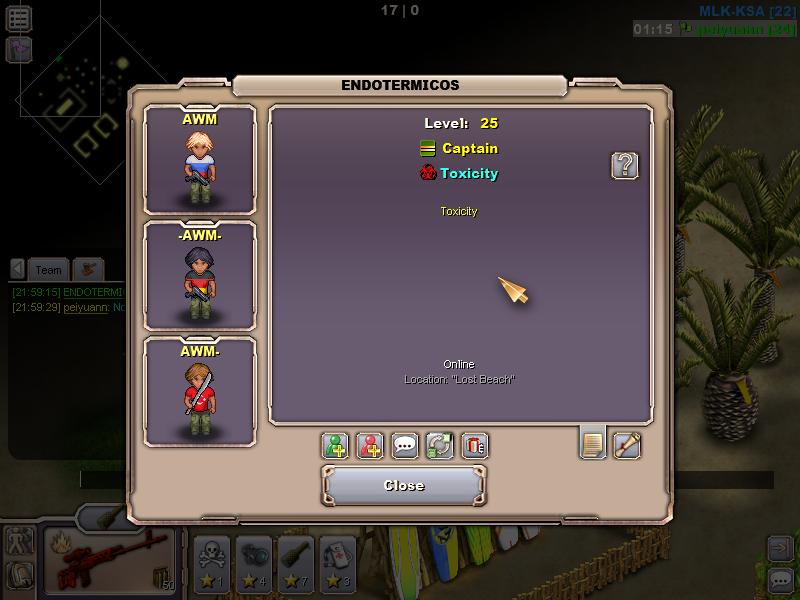This screenshot has height=600, width=800.
Task: Click the circular arrows exchange icon
Action: [x=440, y=445]
